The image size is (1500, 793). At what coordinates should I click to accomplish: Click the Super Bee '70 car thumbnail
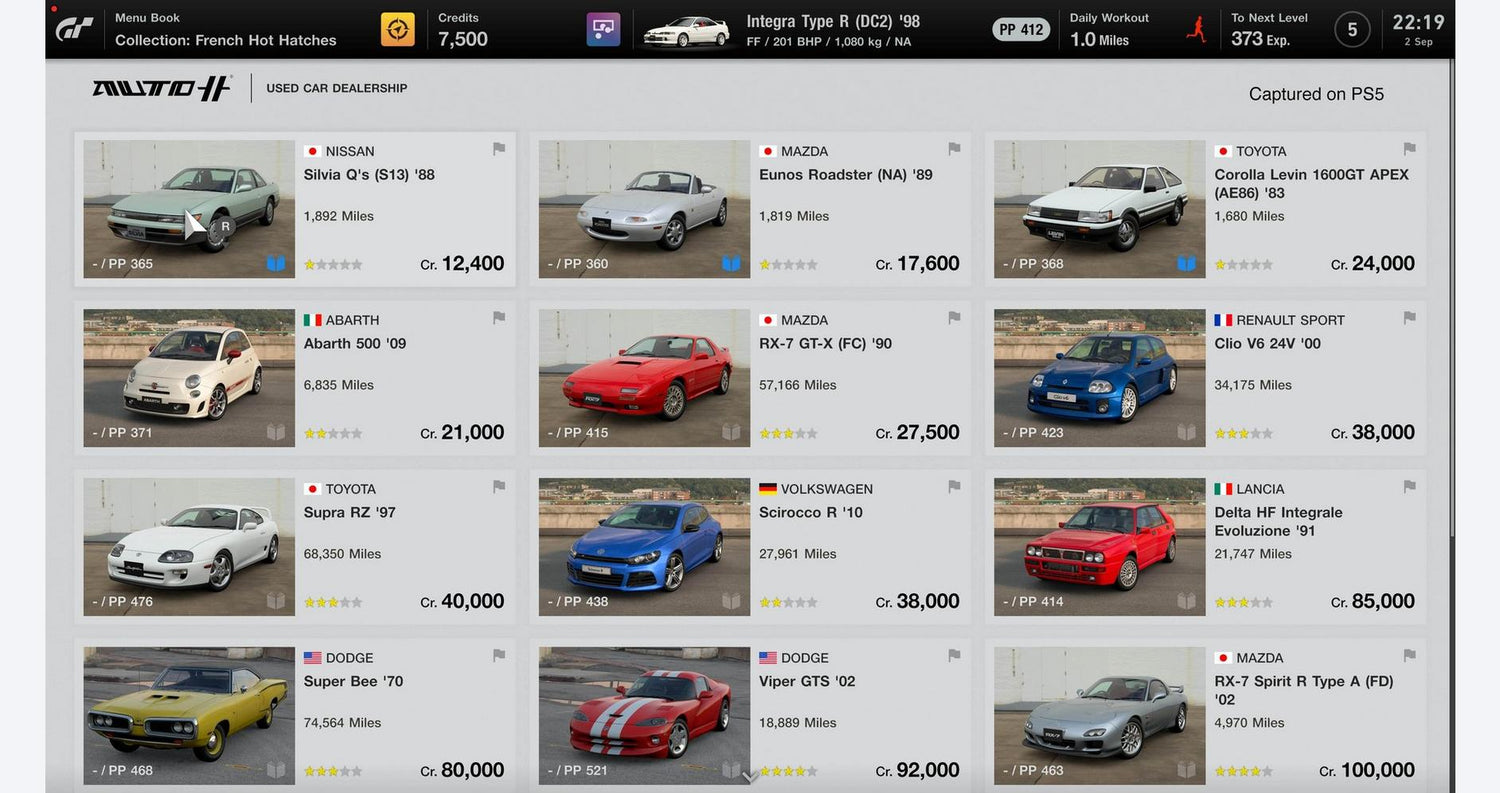(x=188, y=715)
